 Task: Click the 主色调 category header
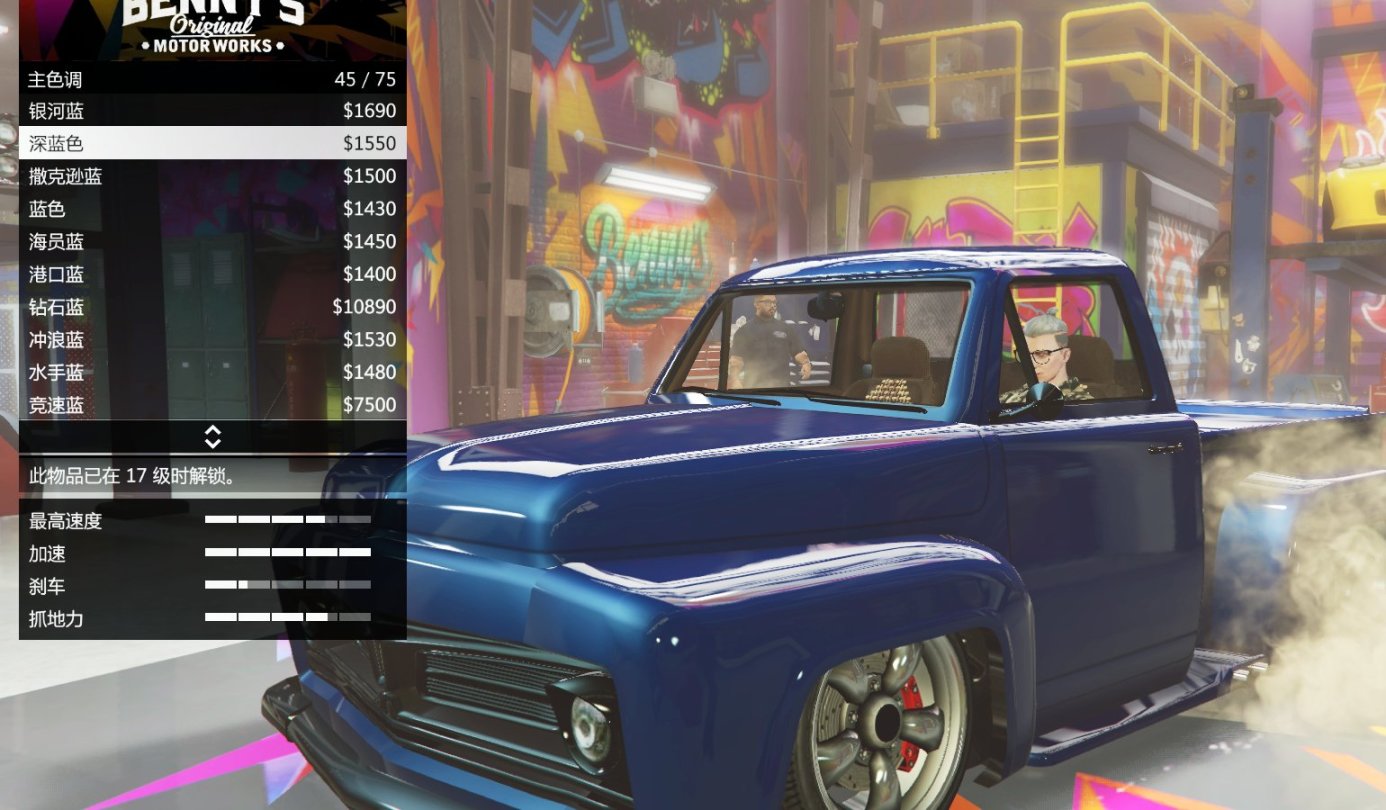point(60,78)
